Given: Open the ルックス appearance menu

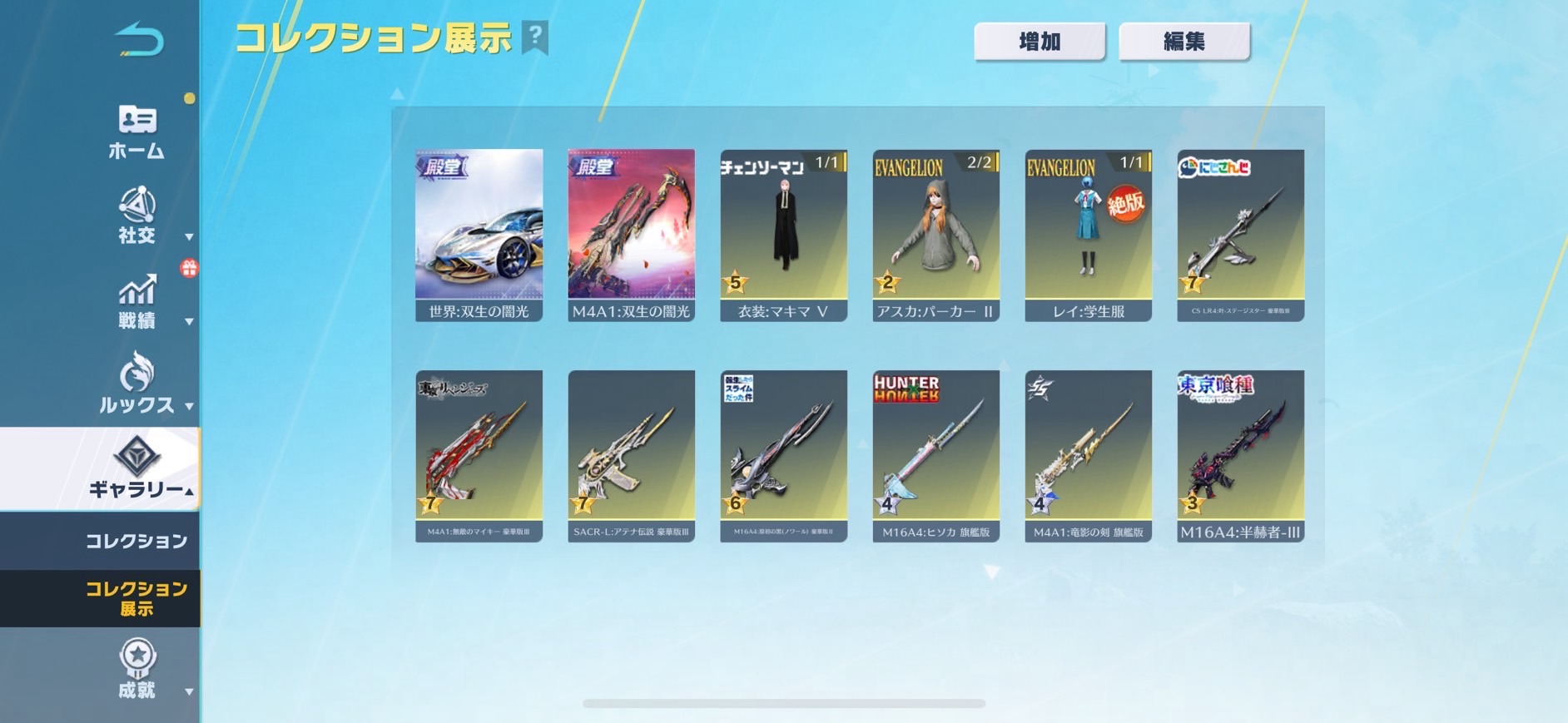Looking at the screenshot, I should point(137,384).
